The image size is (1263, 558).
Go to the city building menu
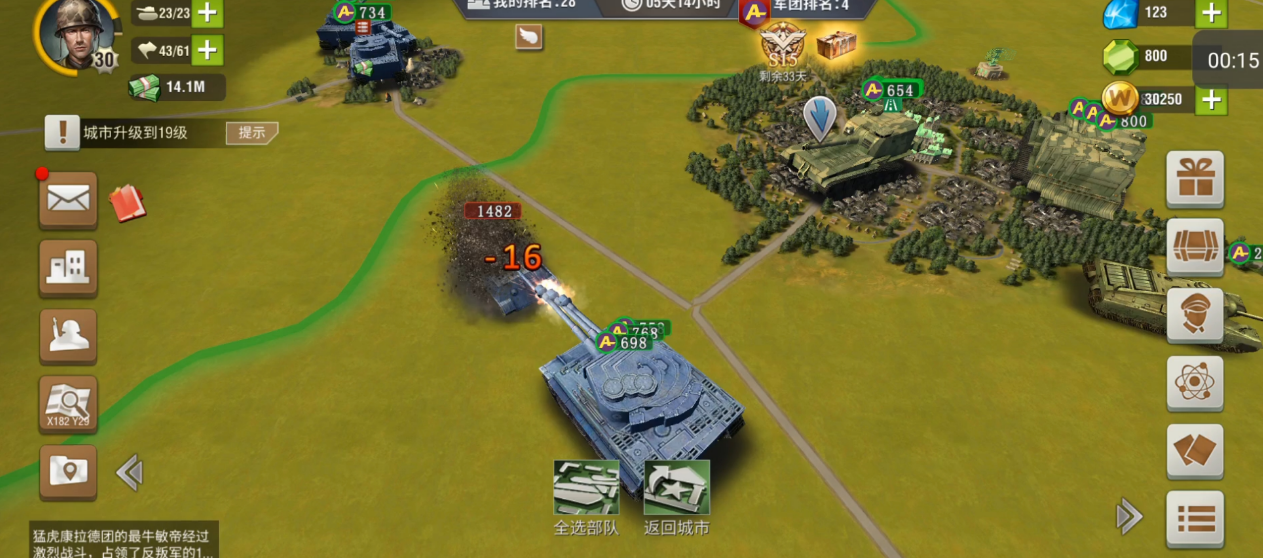(x=68, y=267)
